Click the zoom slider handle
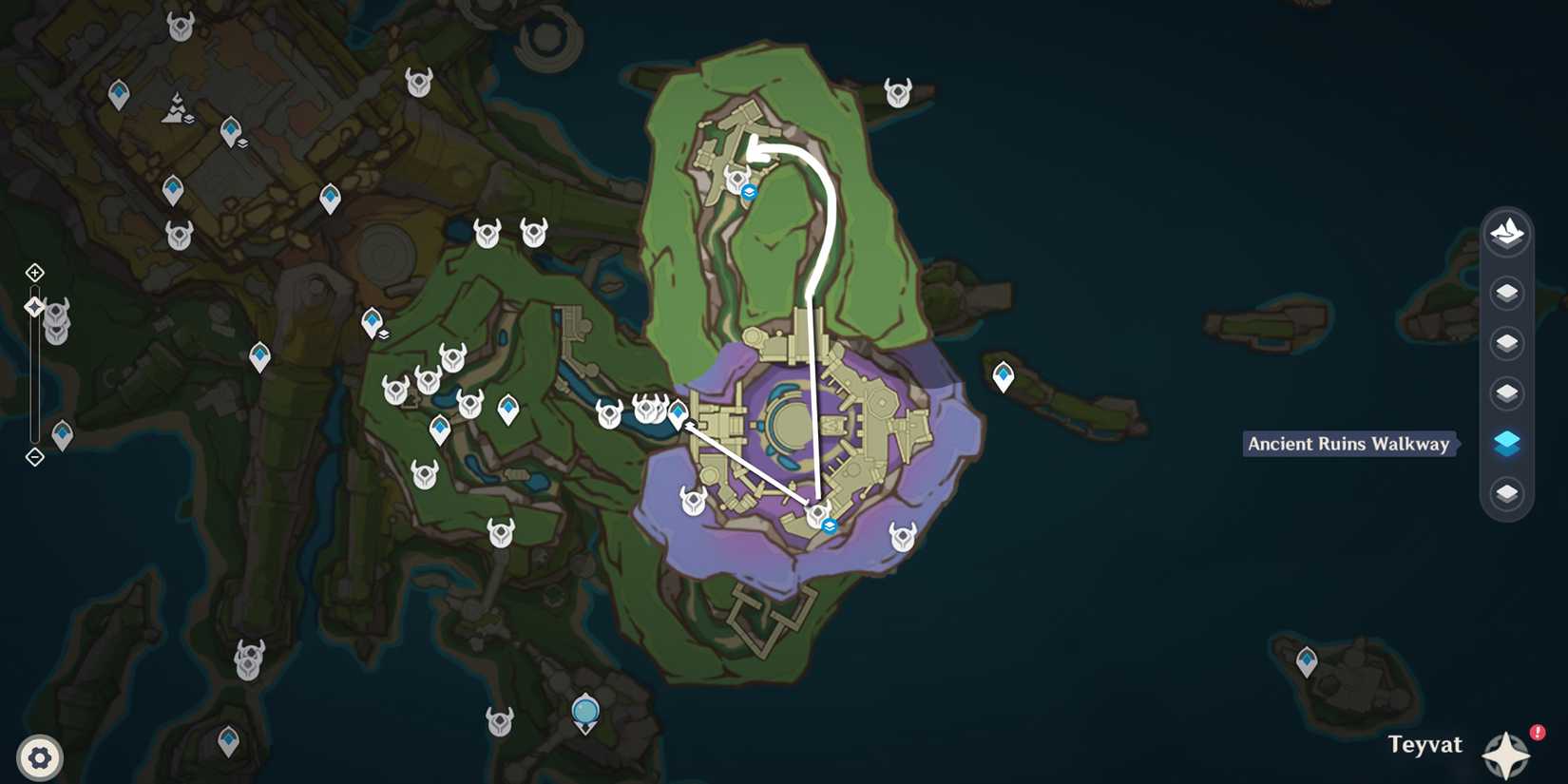Screen dimensions: 1568x784 [x=33, y=306]
